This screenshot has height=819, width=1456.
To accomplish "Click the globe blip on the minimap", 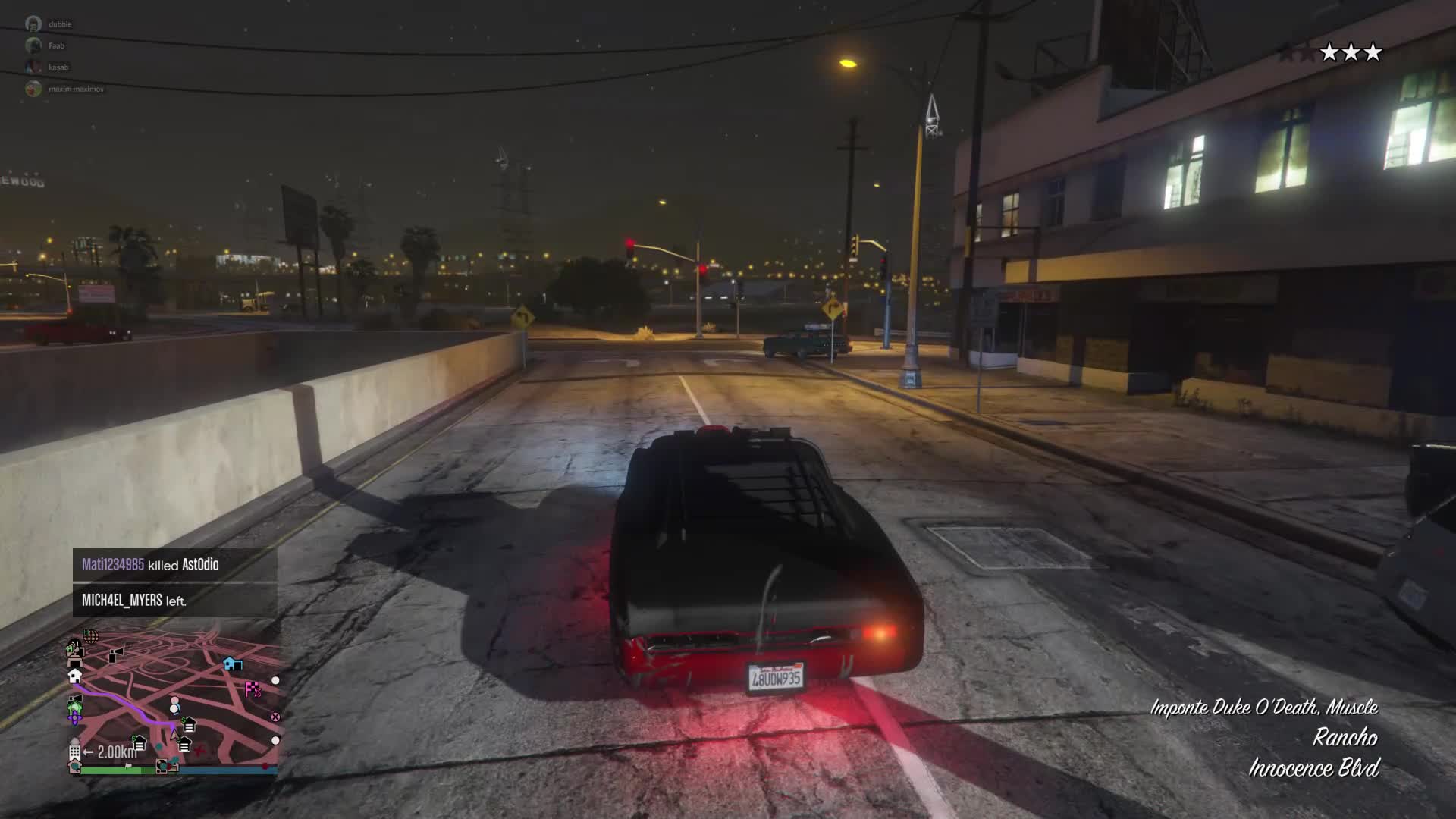I will point(90,636).
